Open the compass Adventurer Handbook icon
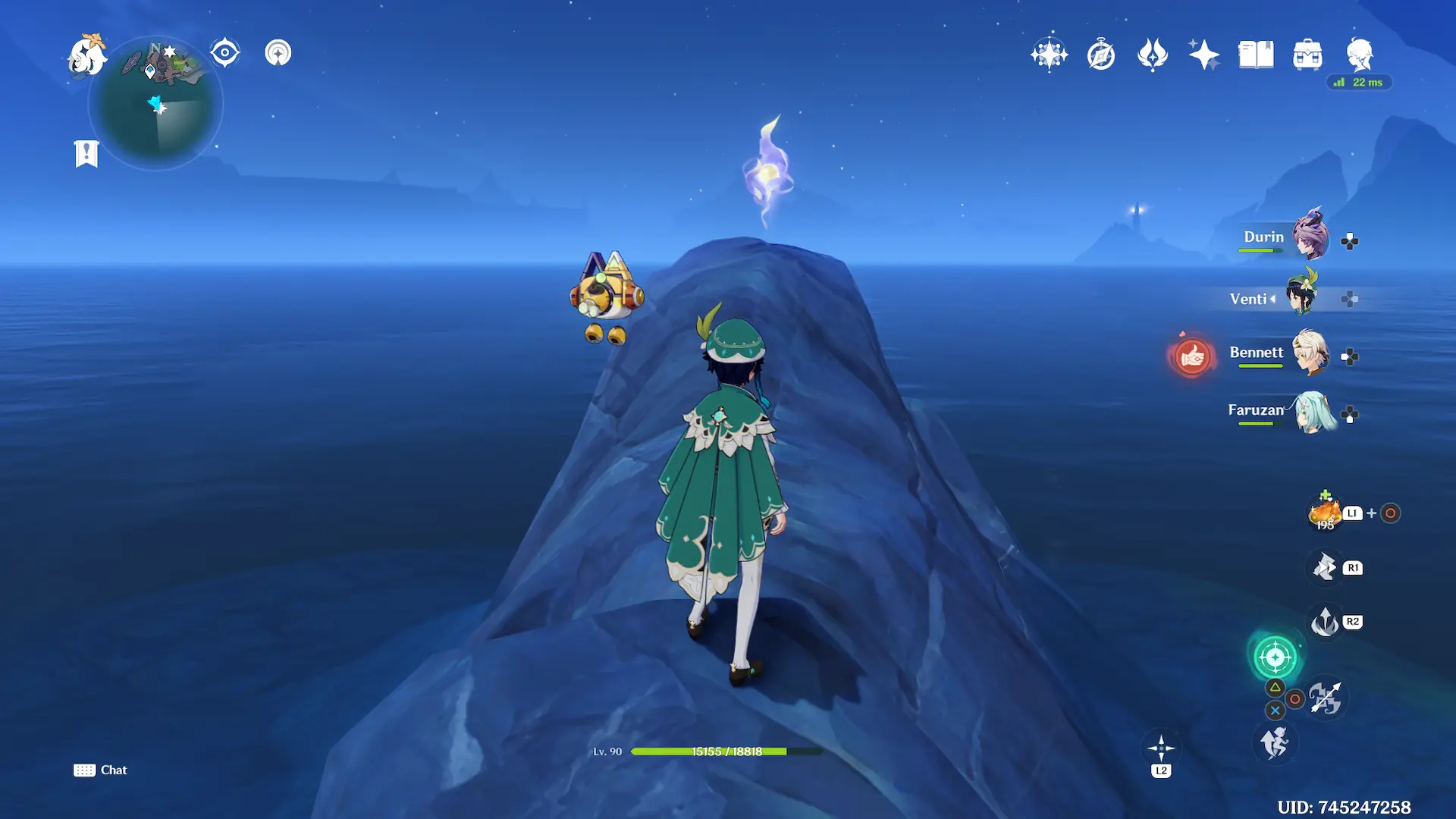Screen dimensions: 1456x819 click(1101, 55)
